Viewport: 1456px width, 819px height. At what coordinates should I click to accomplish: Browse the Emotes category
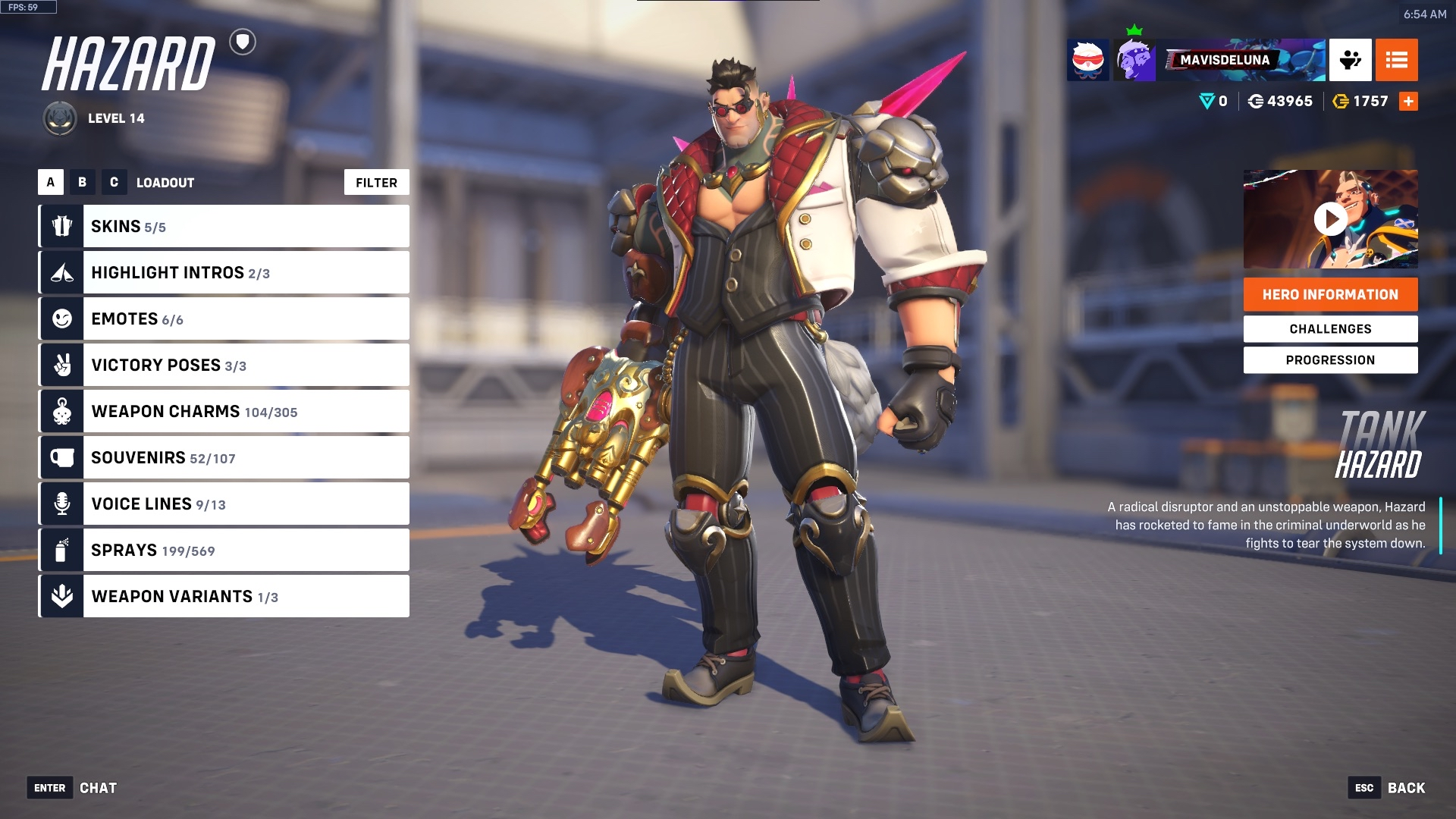click(224, 318)
